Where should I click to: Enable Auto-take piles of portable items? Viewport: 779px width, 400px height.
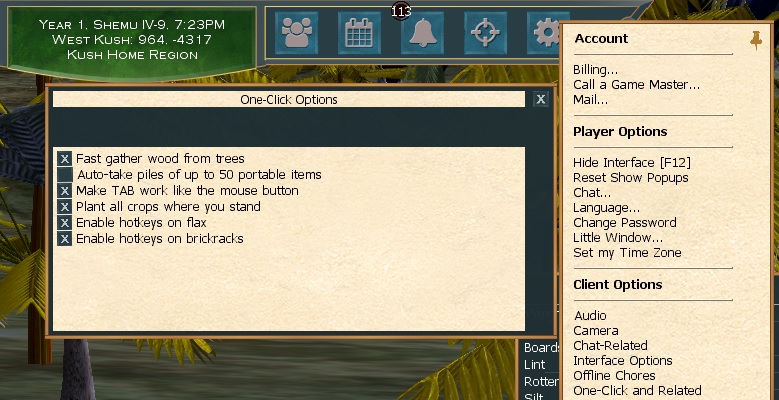pos(65,175)
